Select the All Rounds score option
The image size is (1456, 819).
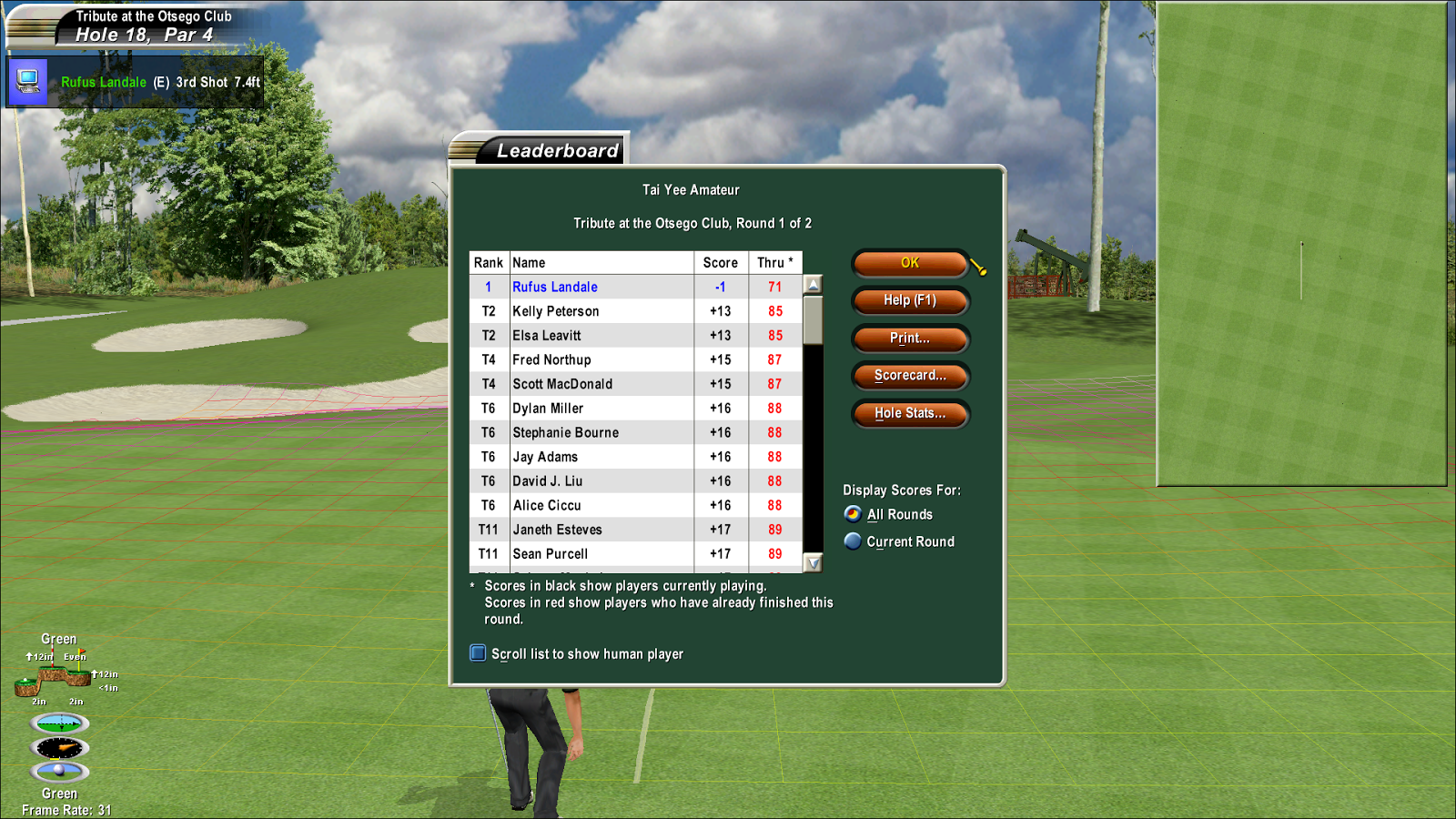point(853,514)
